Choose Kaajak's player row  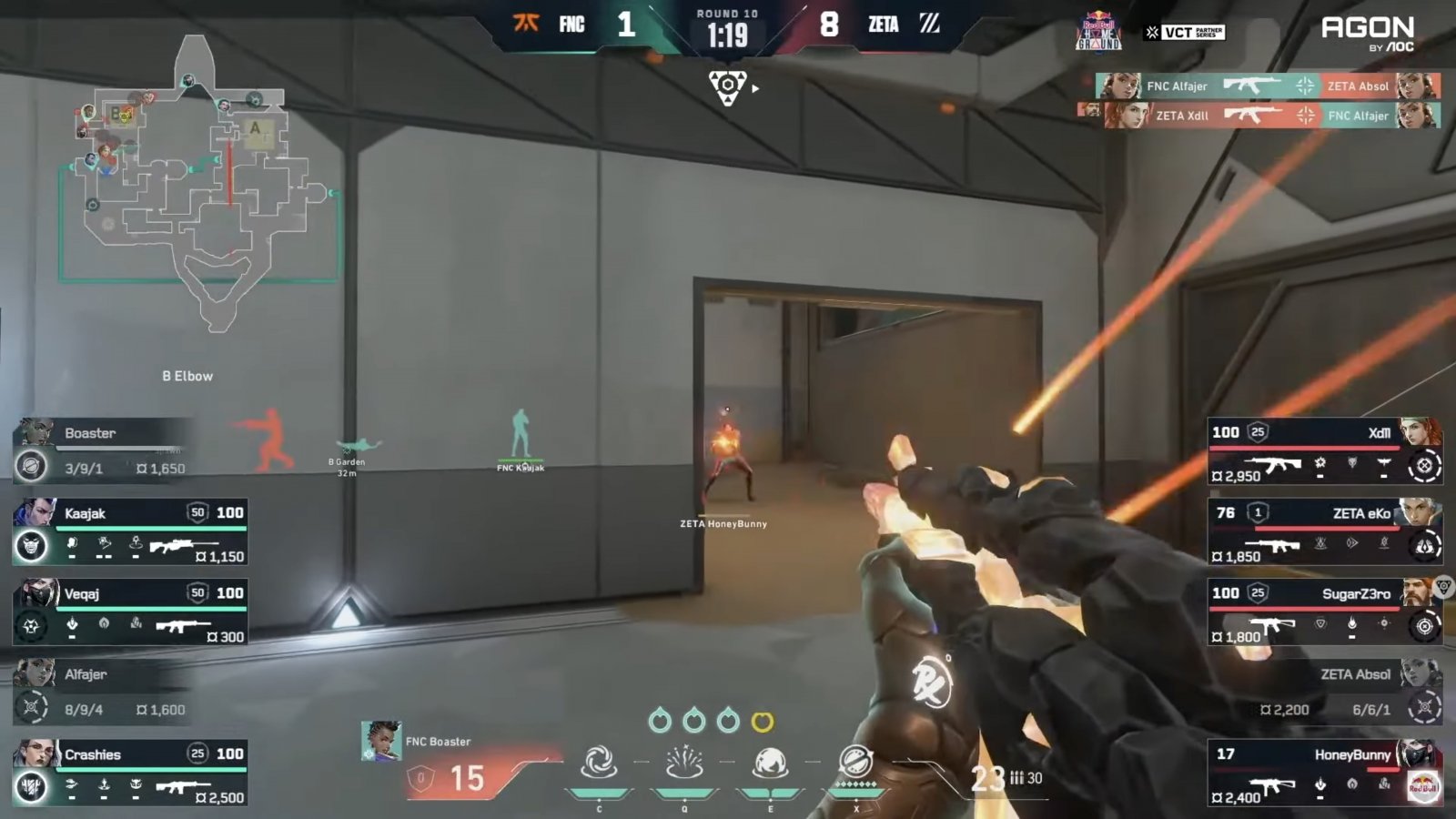click(x=130, y=531)
